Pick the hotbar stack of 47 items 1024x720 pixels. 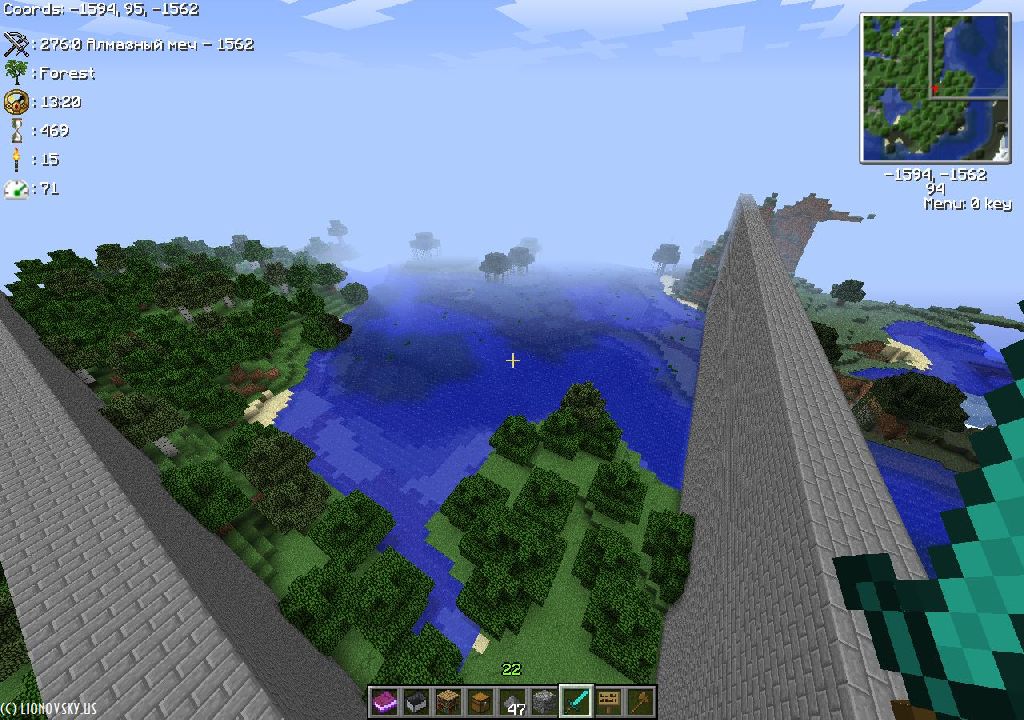click(x=513, y=702)
